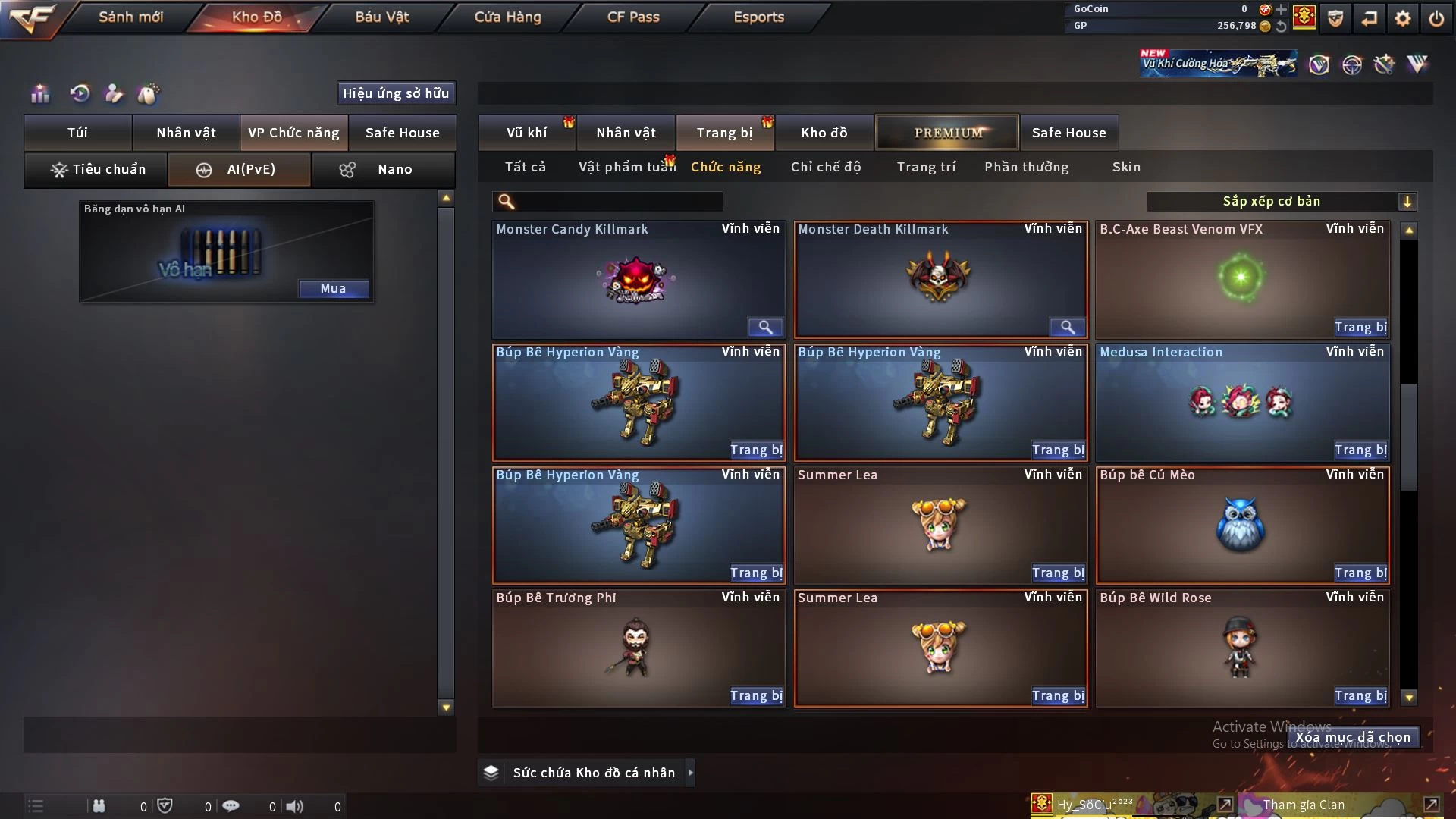
Task: Preview the Monster Candy Killmark
Action: (x=765, y=328)
